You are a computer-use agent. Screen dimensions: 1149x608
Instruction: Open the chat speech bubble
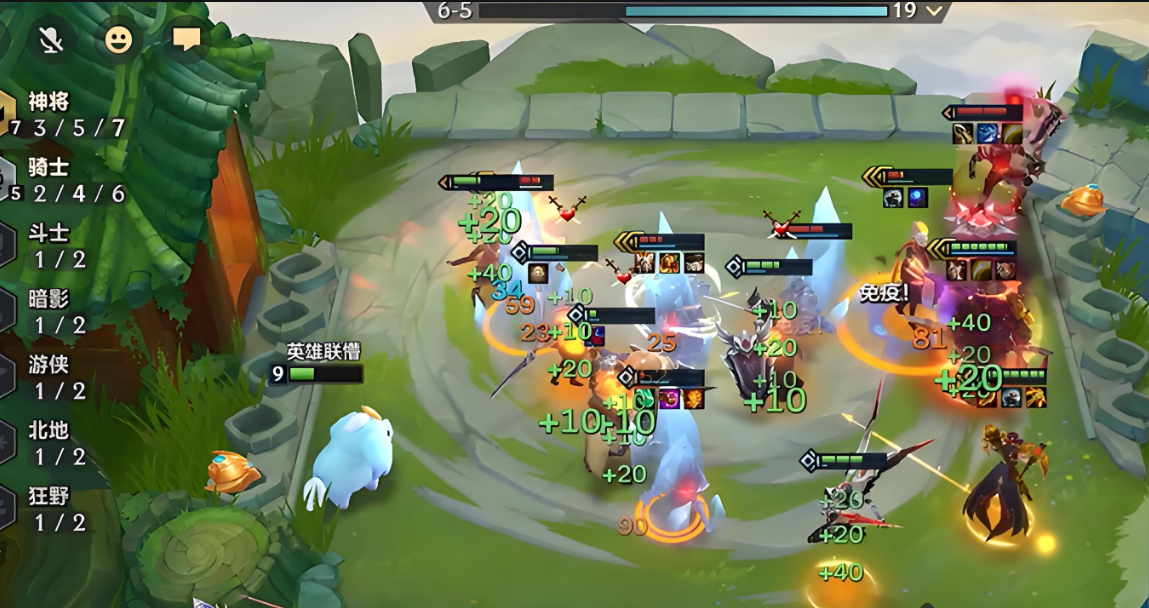(186, 39)
